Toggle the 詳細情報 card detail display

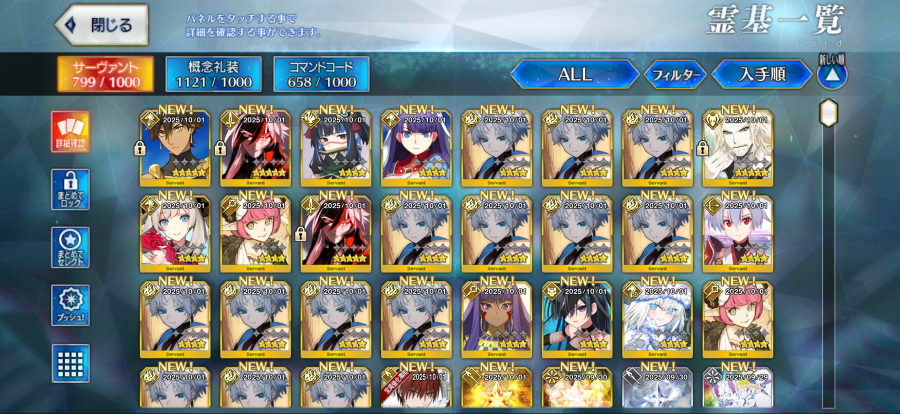pos(71,131)
